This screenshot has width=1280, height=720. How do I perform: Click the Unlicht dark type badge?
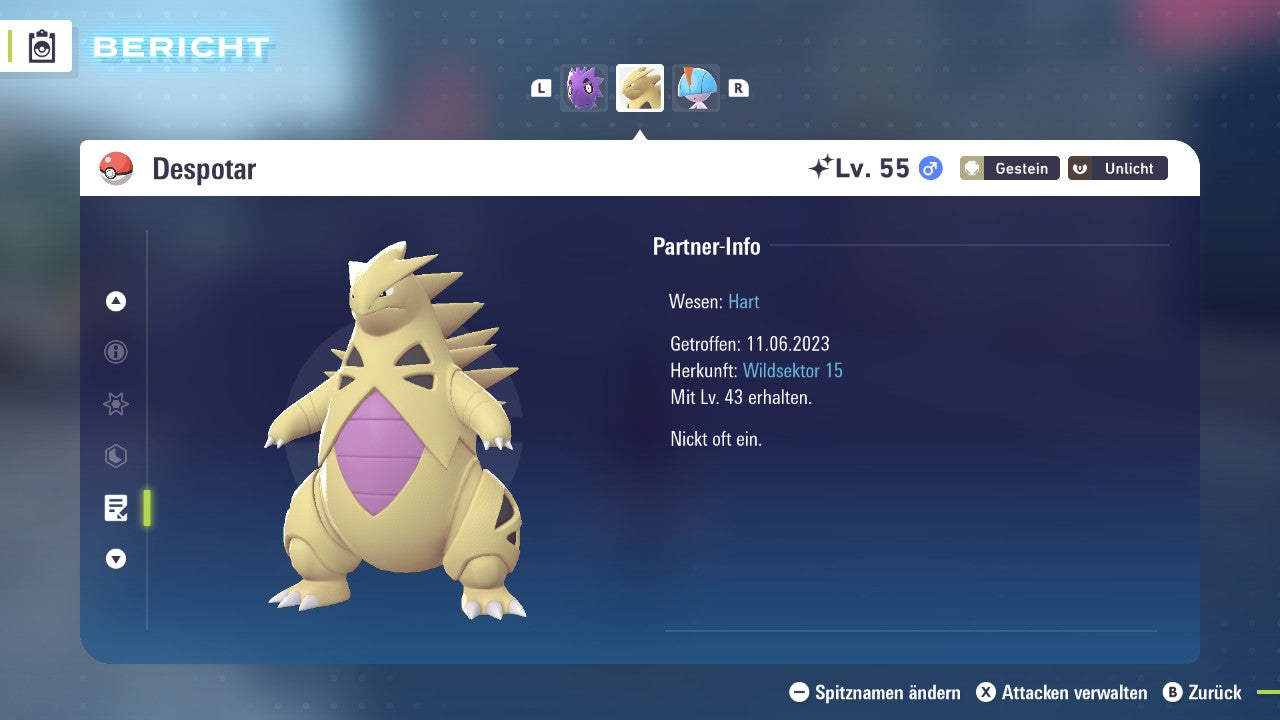(x=1117, y=168)
